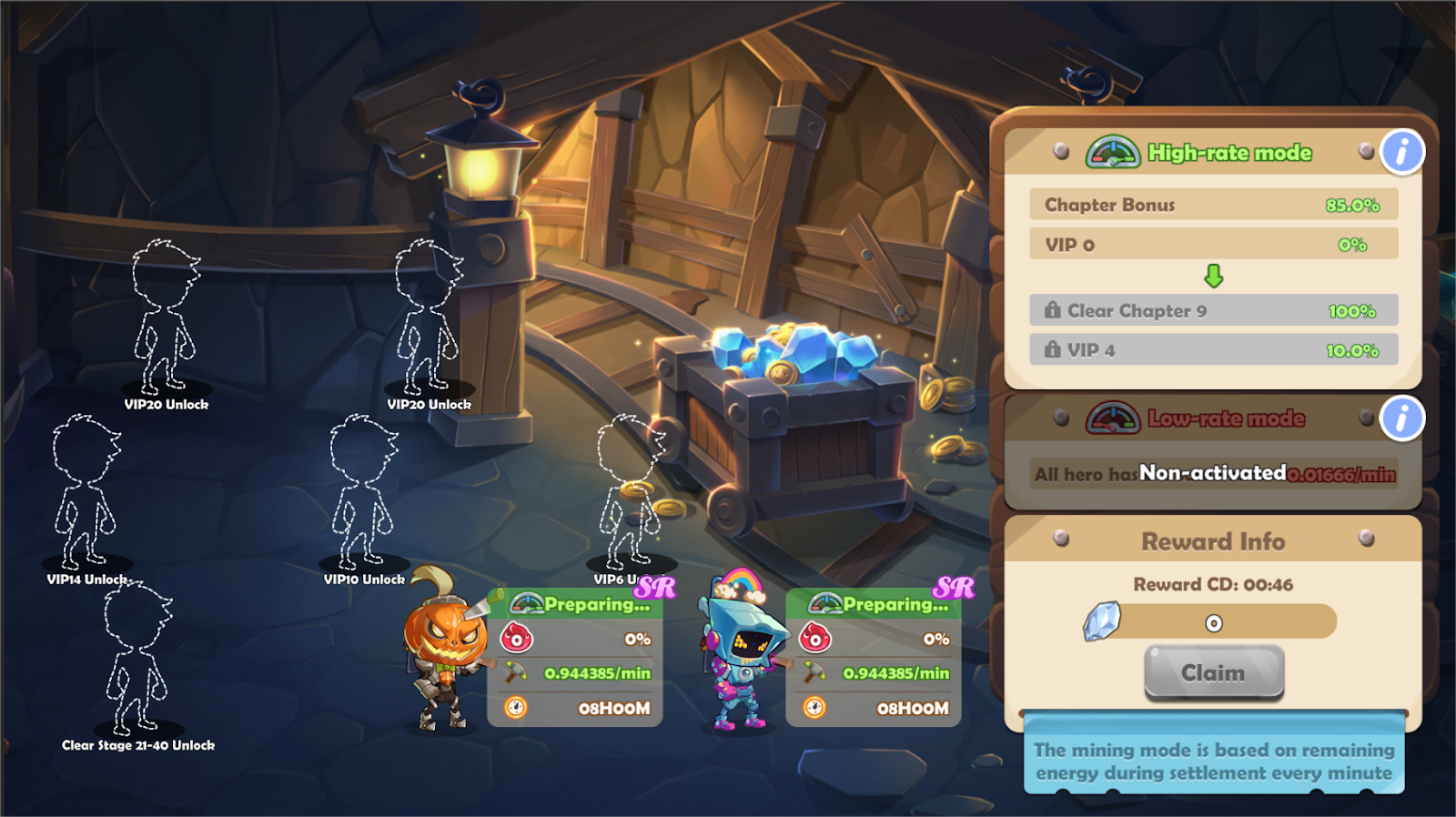Choose the VIP14 unlock hero slot
The width and height of the screenshot is (1456, 817).
point(86,496)
